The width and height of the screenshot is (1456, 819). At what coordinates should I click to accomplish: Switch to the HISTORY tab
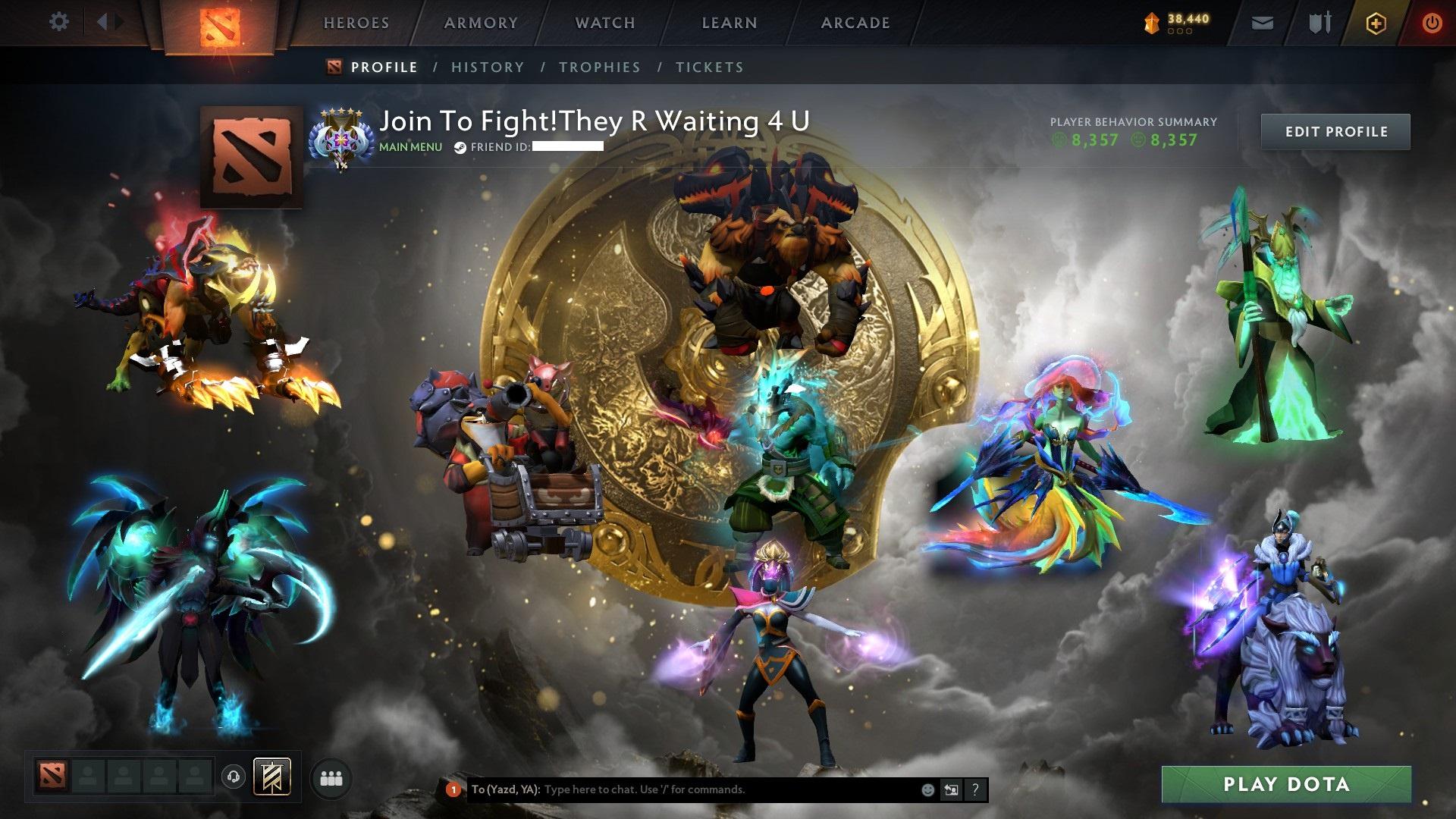point(488,67)
